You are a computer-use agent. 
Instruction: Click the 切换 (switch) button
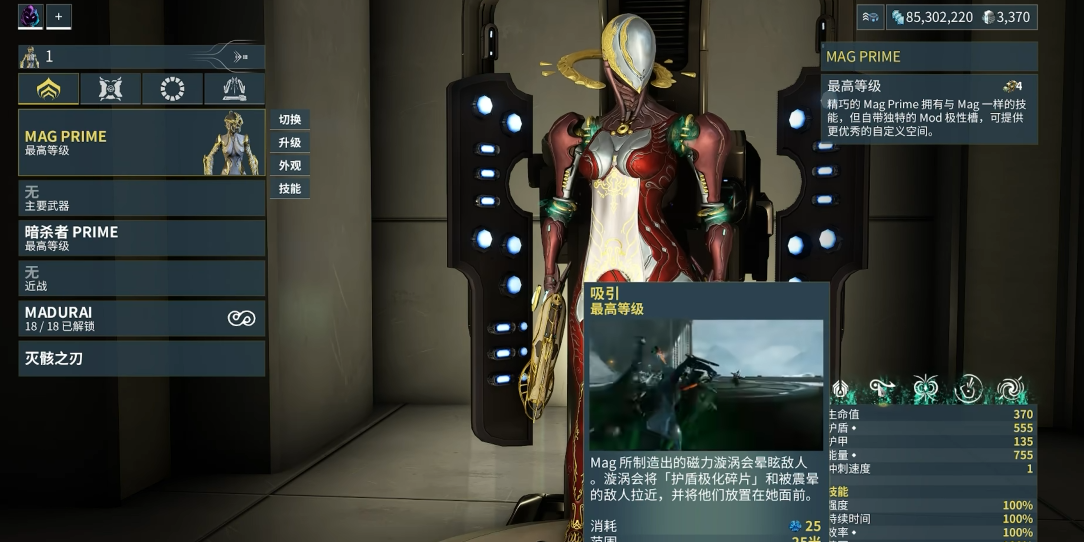(290, 120)
